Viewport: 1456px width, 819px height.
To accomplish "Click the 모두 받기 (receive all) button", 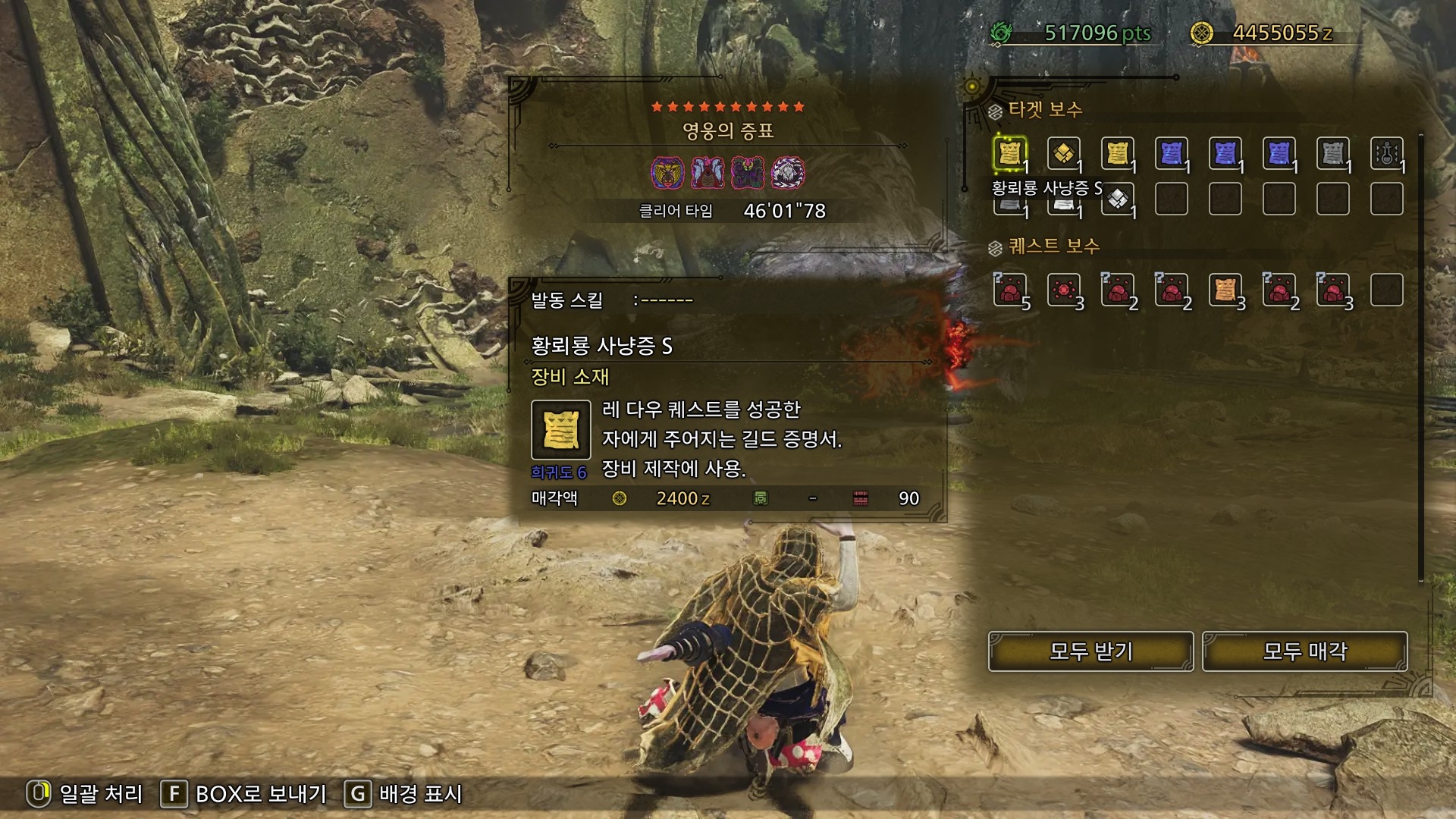I will [1090, 651].
